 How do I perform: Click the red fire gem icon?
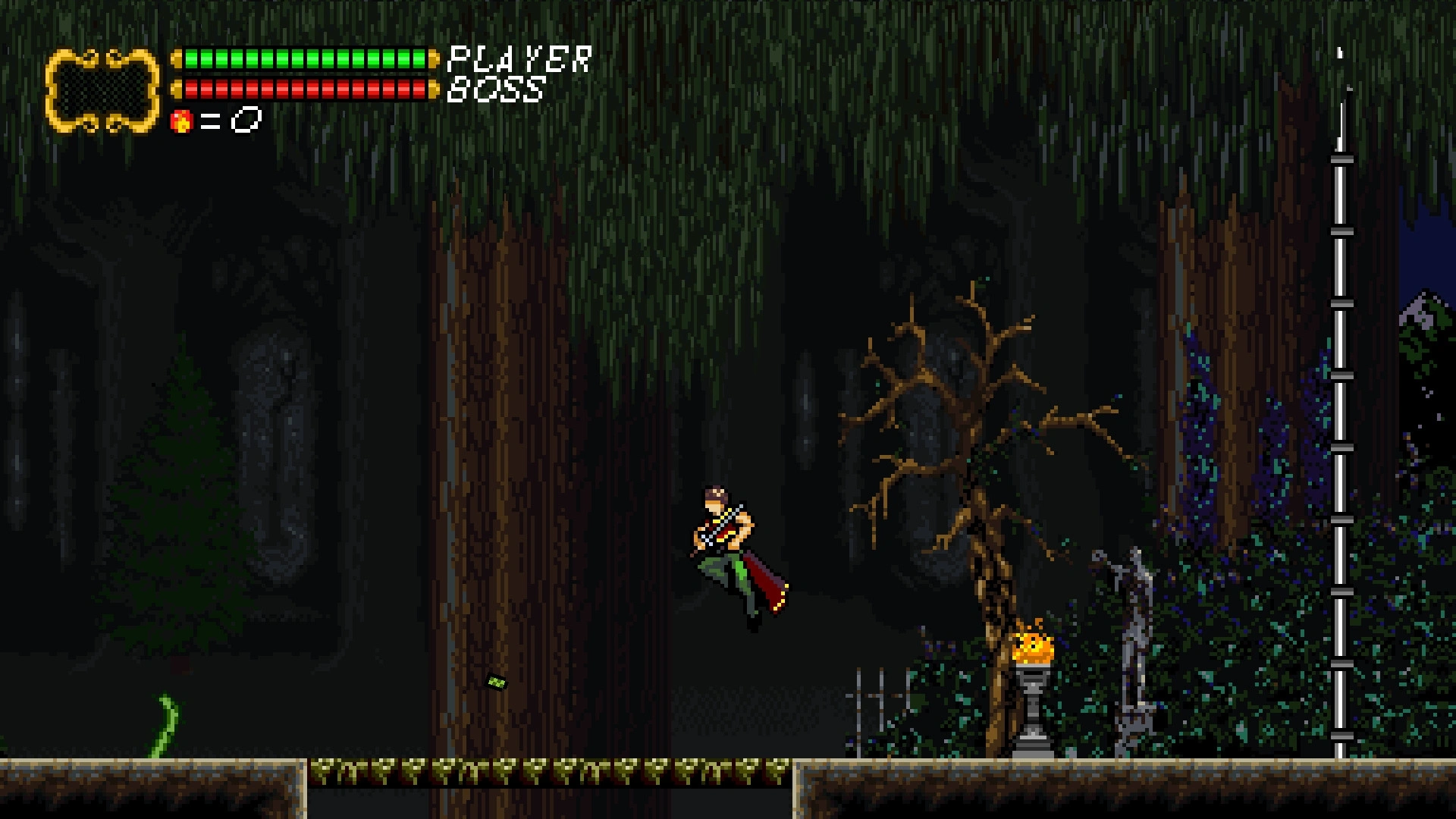click(181, 121)
